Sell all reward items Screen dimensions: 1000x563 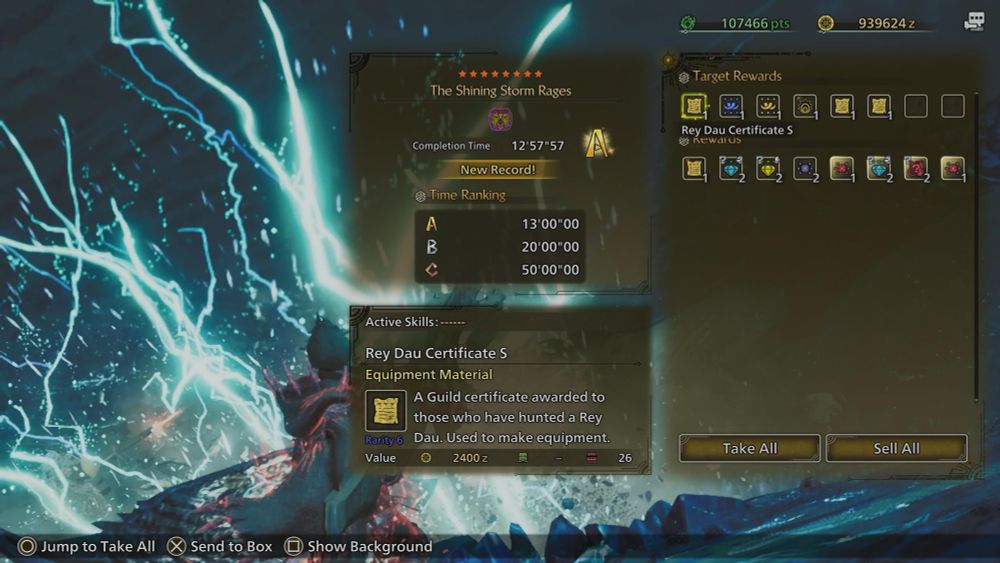pos(896,448)
